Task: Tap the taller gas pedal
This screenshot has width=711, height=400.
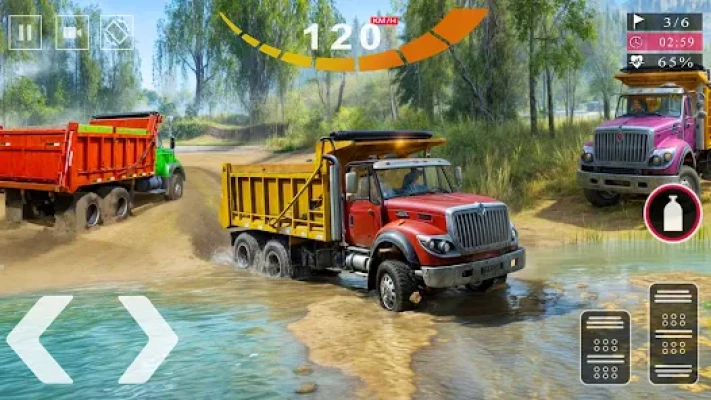Action: pos(673,333)
